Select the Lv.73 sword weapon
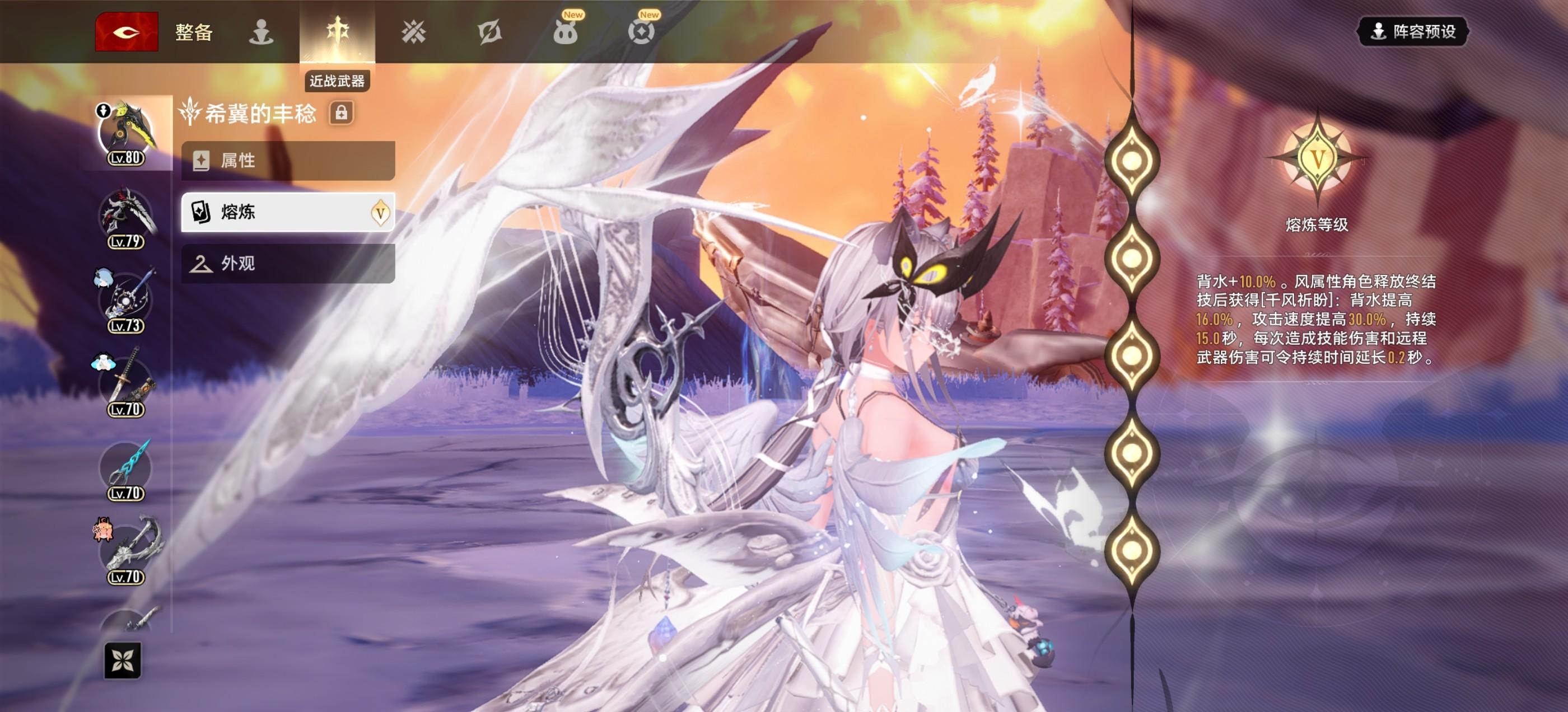Image resolution: width=1568 pixels, height=712 pixels. click(x=127, y=301)
